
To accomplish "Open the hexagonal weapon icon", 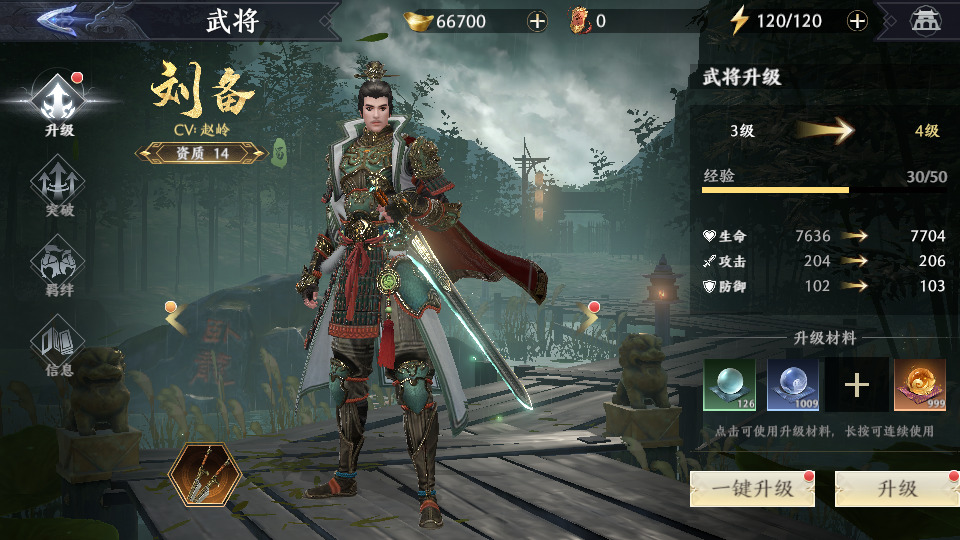I will (204, 472).
